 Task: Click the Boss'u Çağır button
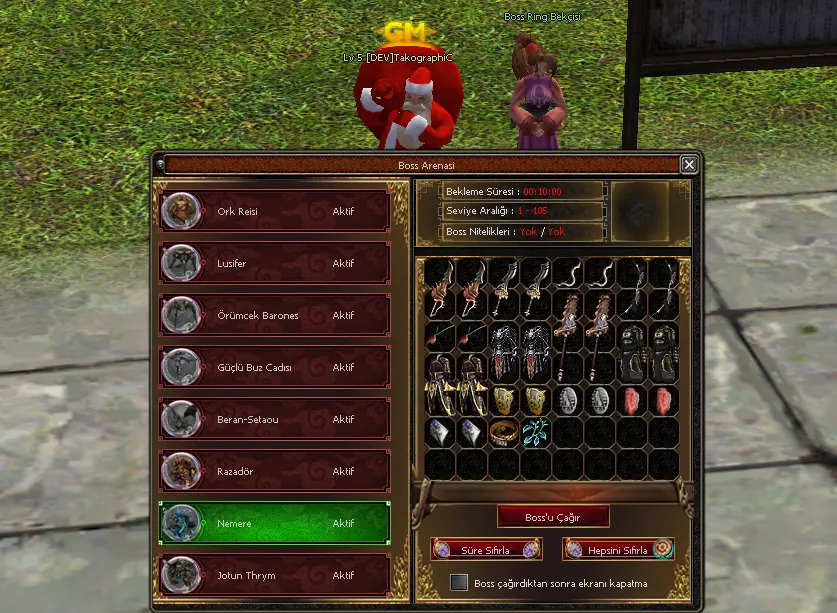coord(553,517)
